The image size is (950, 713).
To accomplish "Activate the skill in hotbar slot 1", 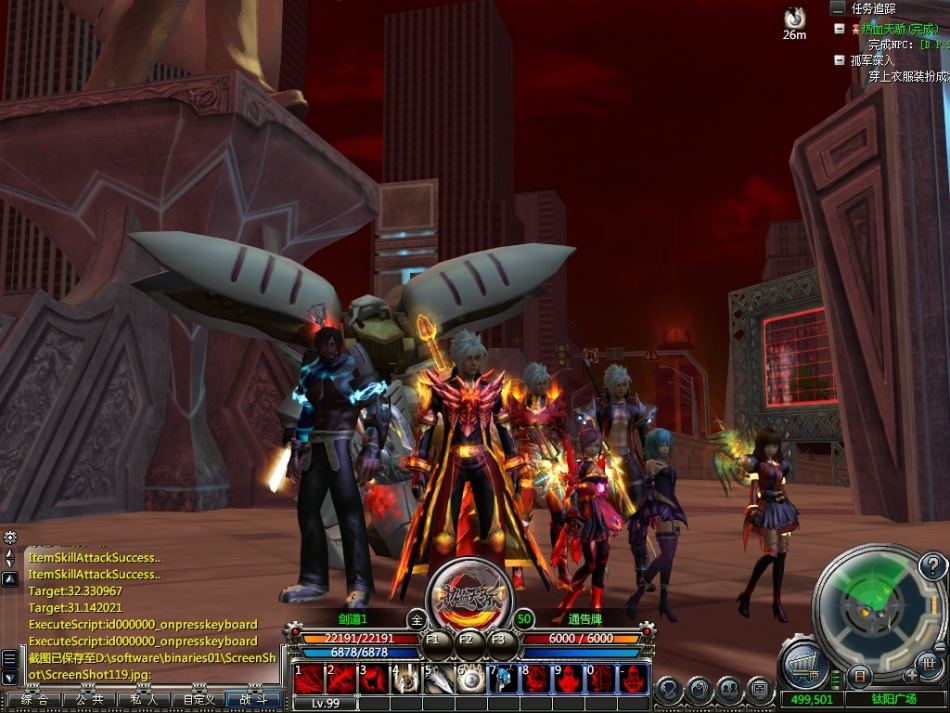I will click(x=308, y=679).
